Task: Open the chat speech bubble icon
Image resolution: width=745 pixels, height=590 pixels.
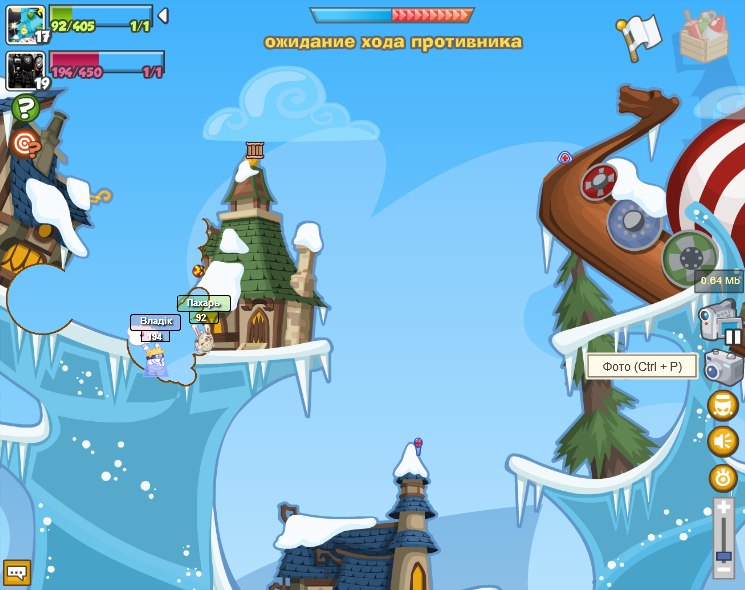Action: tap(17, 572)
